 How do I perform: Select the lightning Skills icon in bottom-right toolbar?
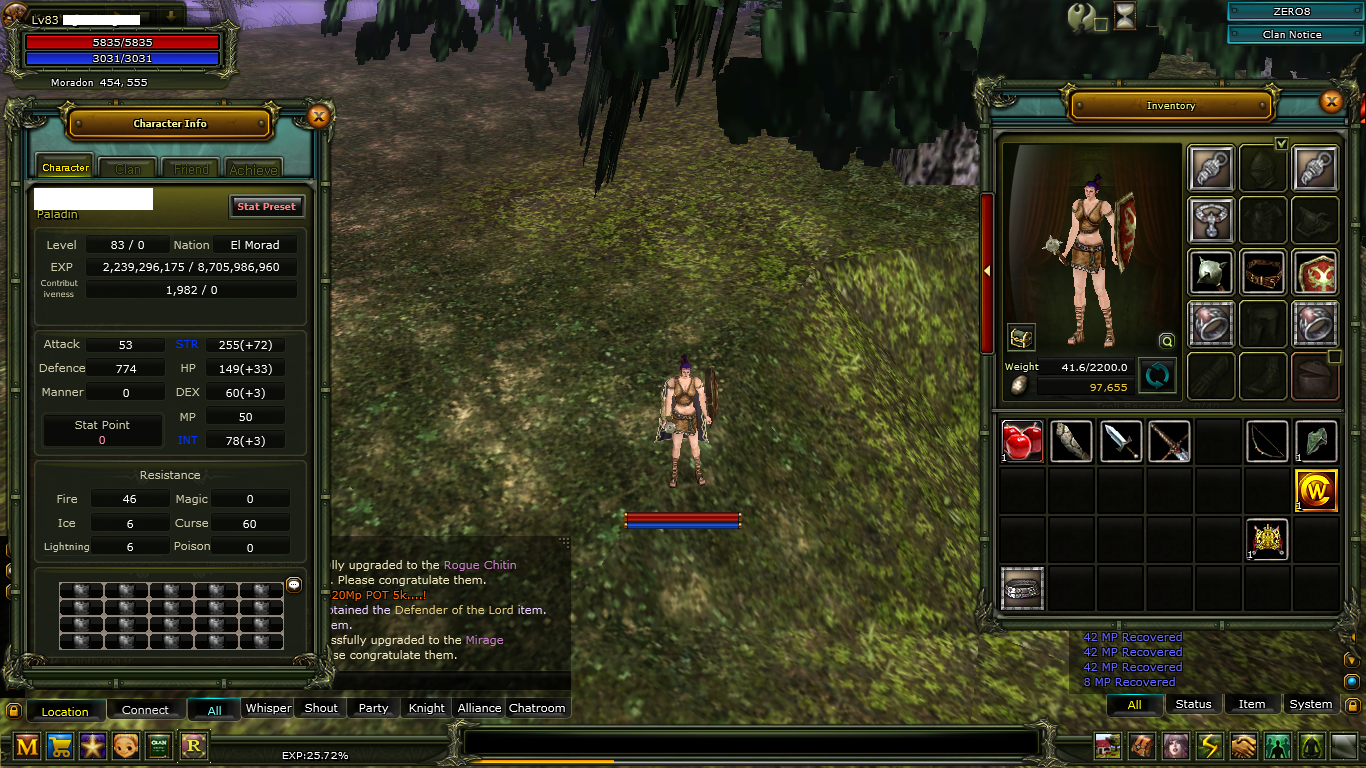pos(1210,745)
